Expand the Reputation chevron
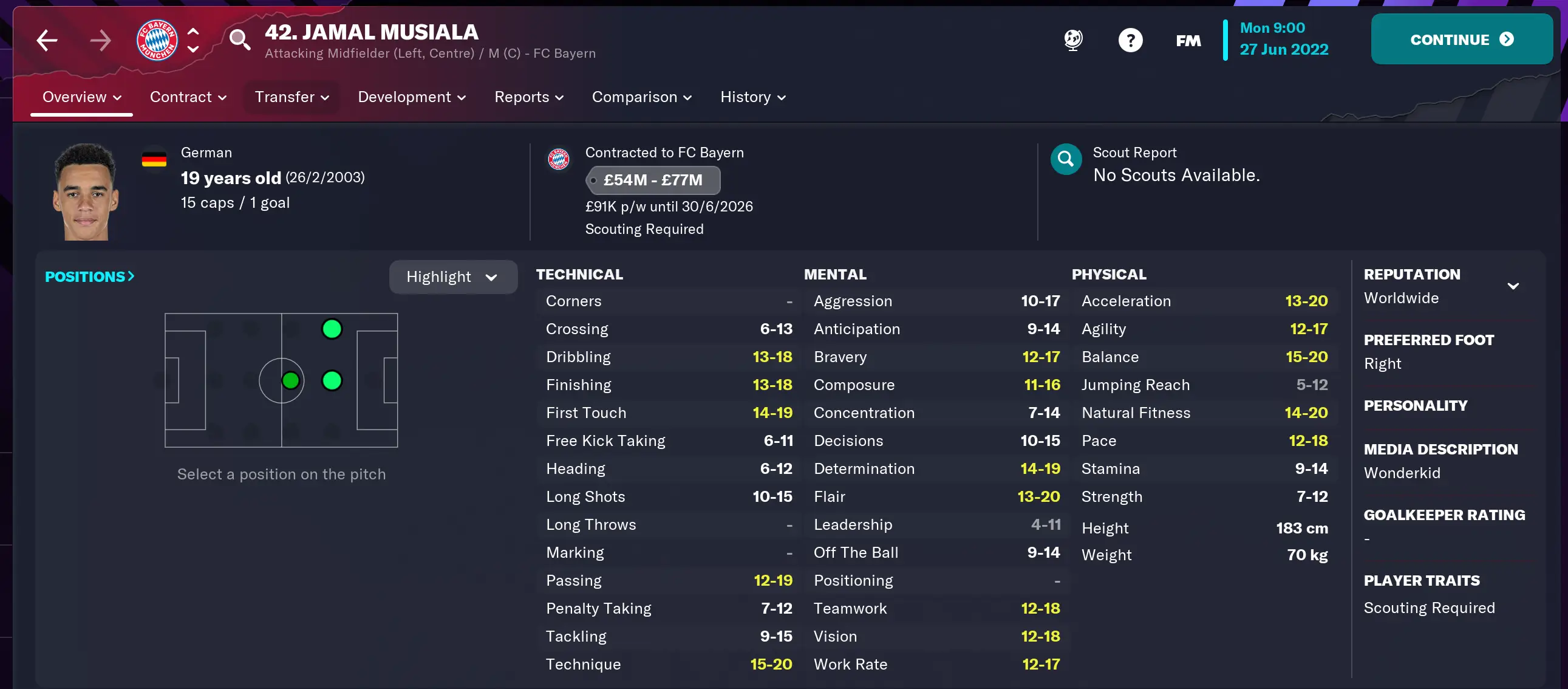 tap(1513, 285)
